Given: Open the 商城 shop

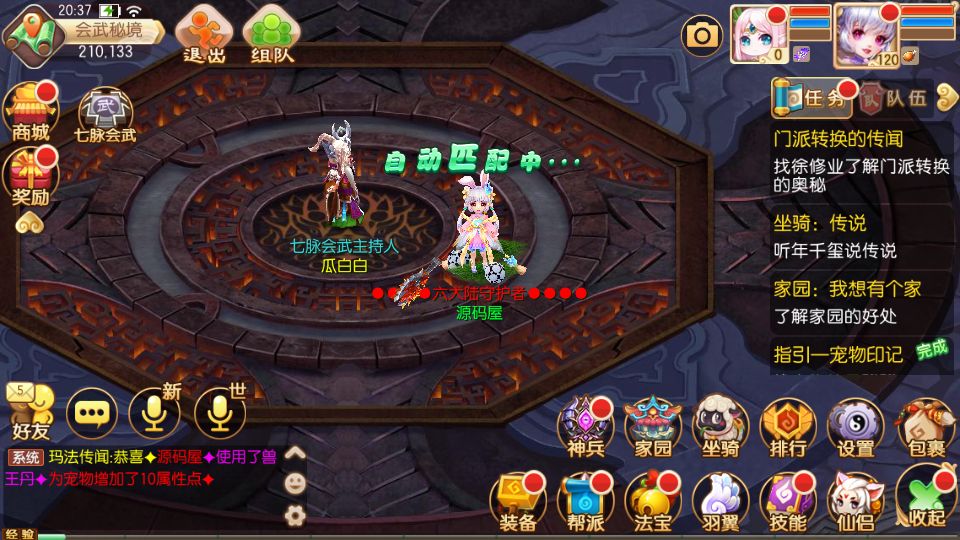Looking at the screenshot, I should [31, 113].
